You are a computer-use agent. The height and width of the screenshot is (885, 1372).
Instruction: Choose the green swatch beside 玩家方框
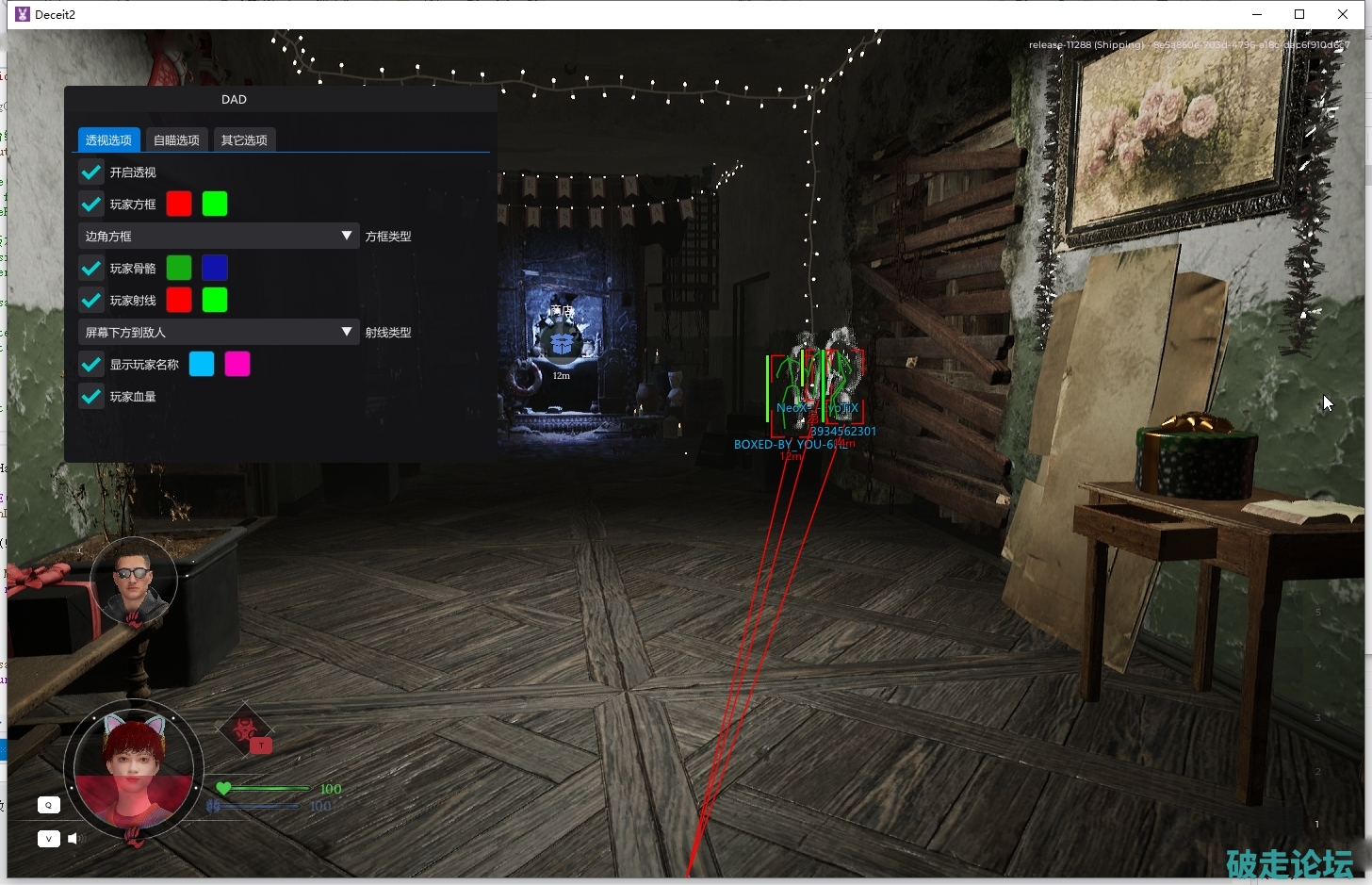215,205
